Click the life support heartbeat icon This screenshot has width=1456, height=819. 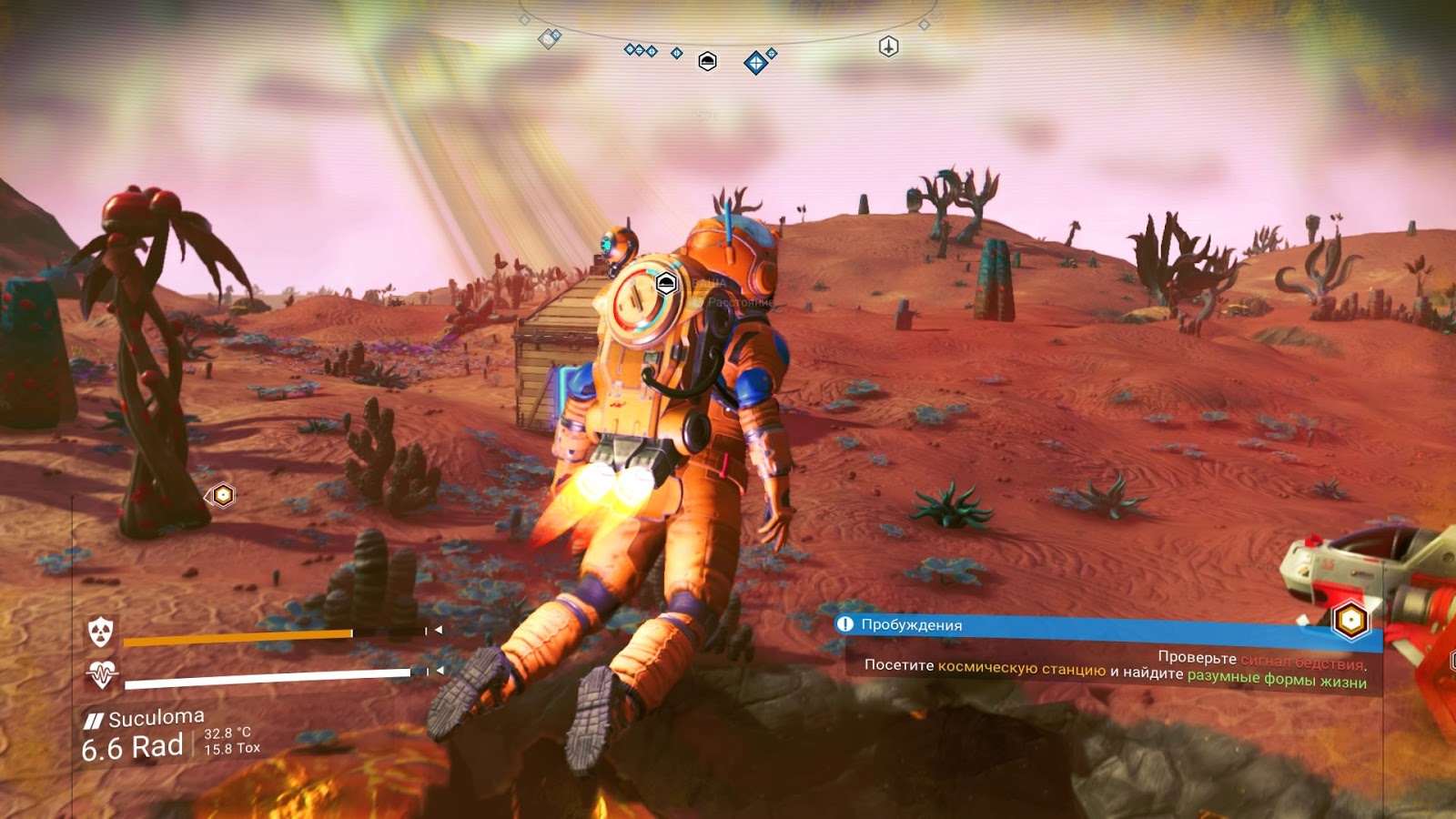(x=101, y=674)
